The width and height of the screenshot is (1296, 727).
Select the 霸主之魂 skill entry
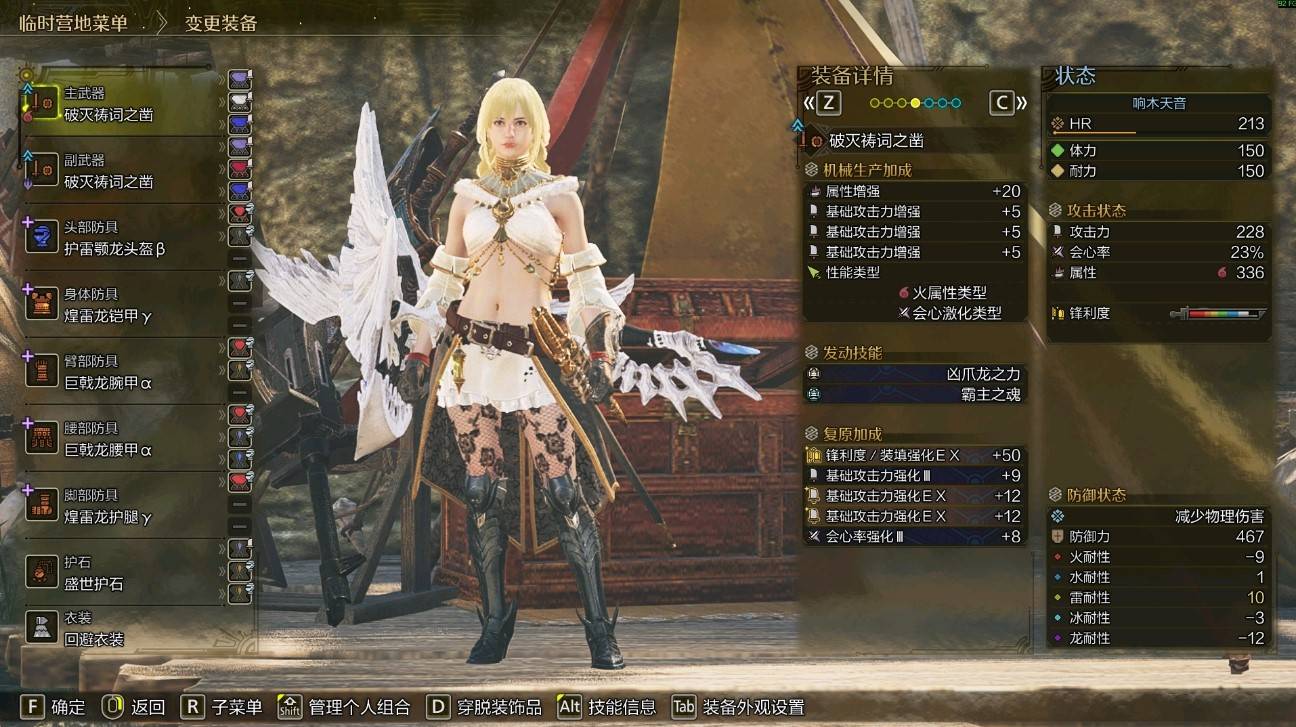click(x=915, y=394)
